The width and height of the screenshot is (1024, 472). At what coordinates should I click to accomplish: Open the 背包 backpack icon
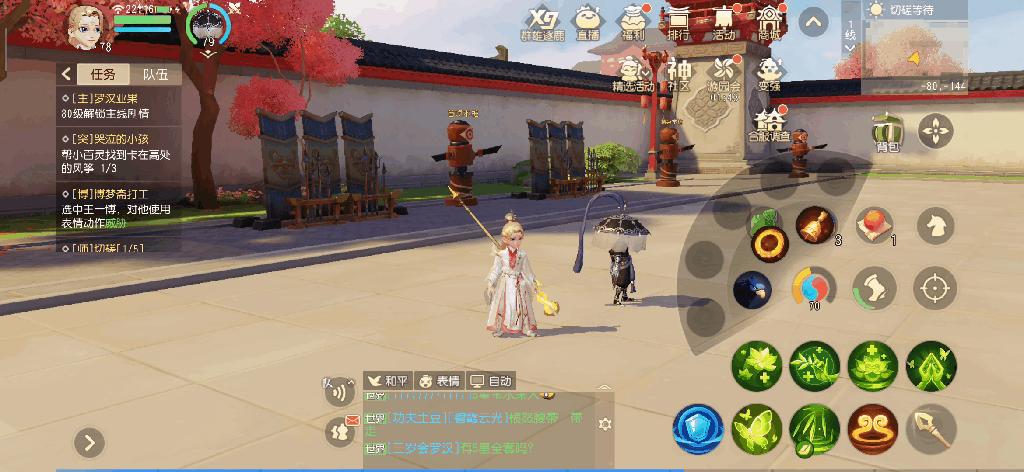tap(882, 133)
